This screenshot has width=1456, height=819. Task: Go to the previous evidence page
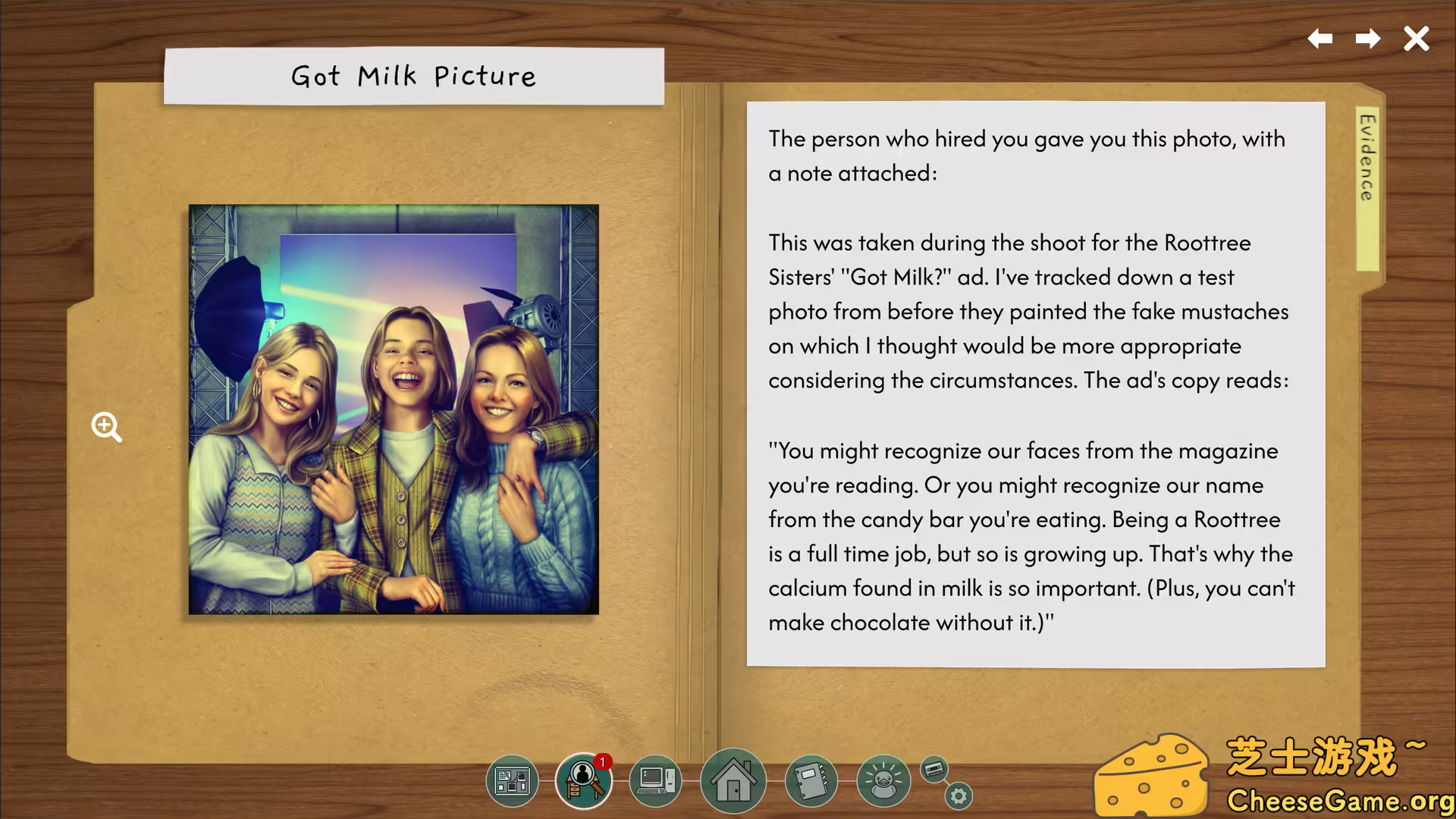pyautogui.click(x=1320, y=39)
